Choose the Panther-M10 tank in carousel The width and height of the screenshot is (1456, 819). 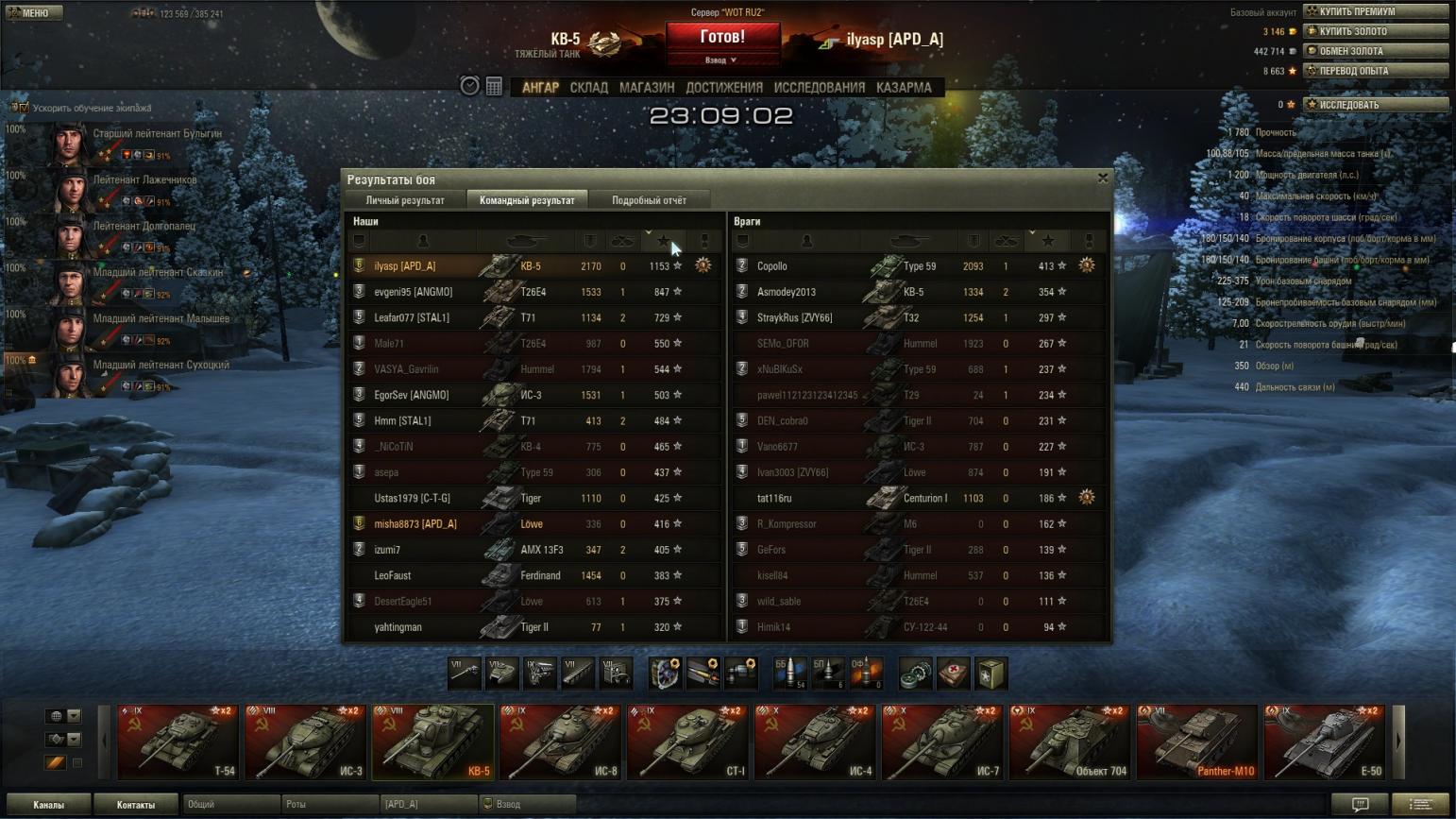click(x=1197, y=742)
